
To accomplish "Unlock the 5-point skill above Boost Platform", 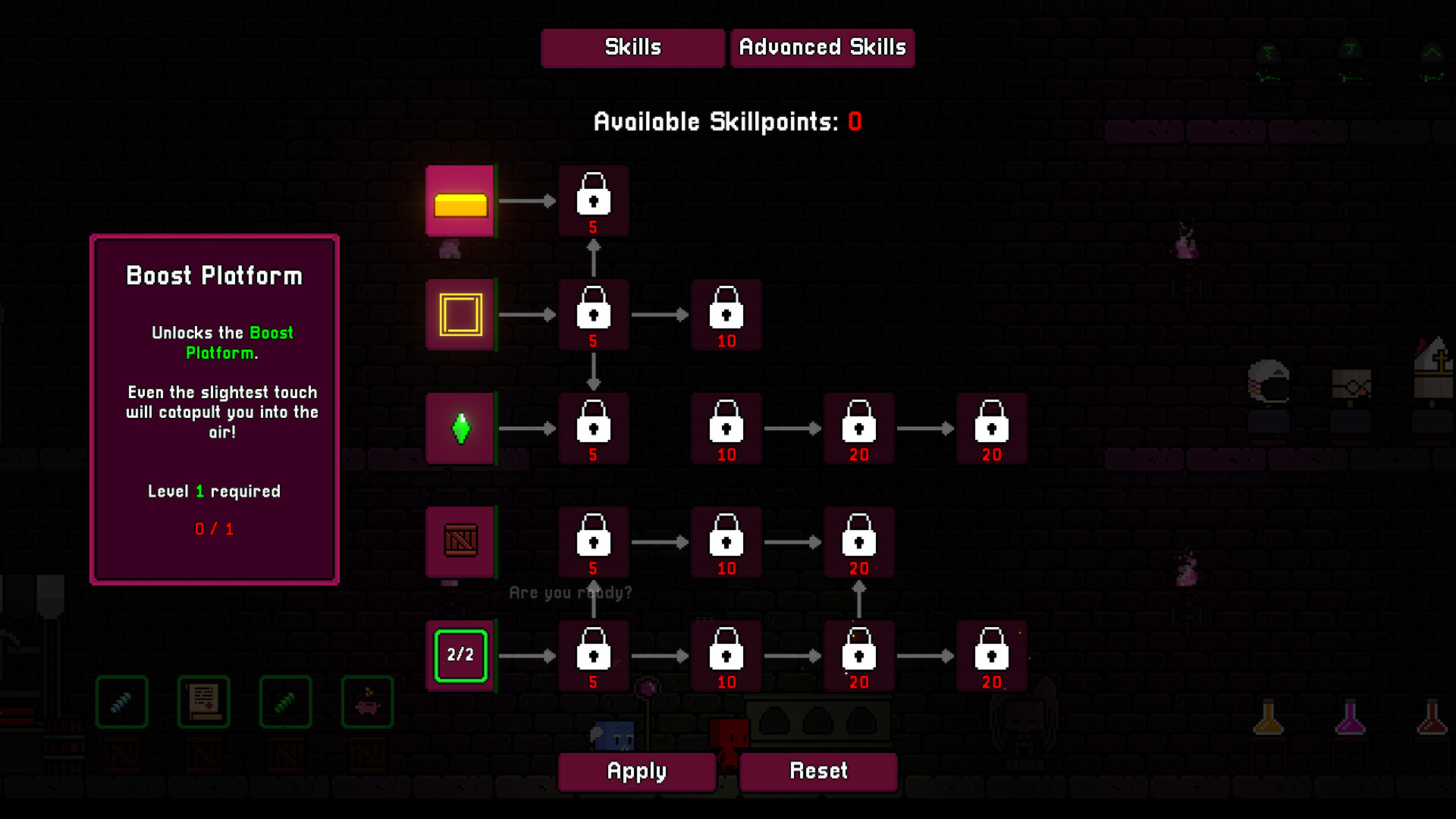I will pos(594,201).
